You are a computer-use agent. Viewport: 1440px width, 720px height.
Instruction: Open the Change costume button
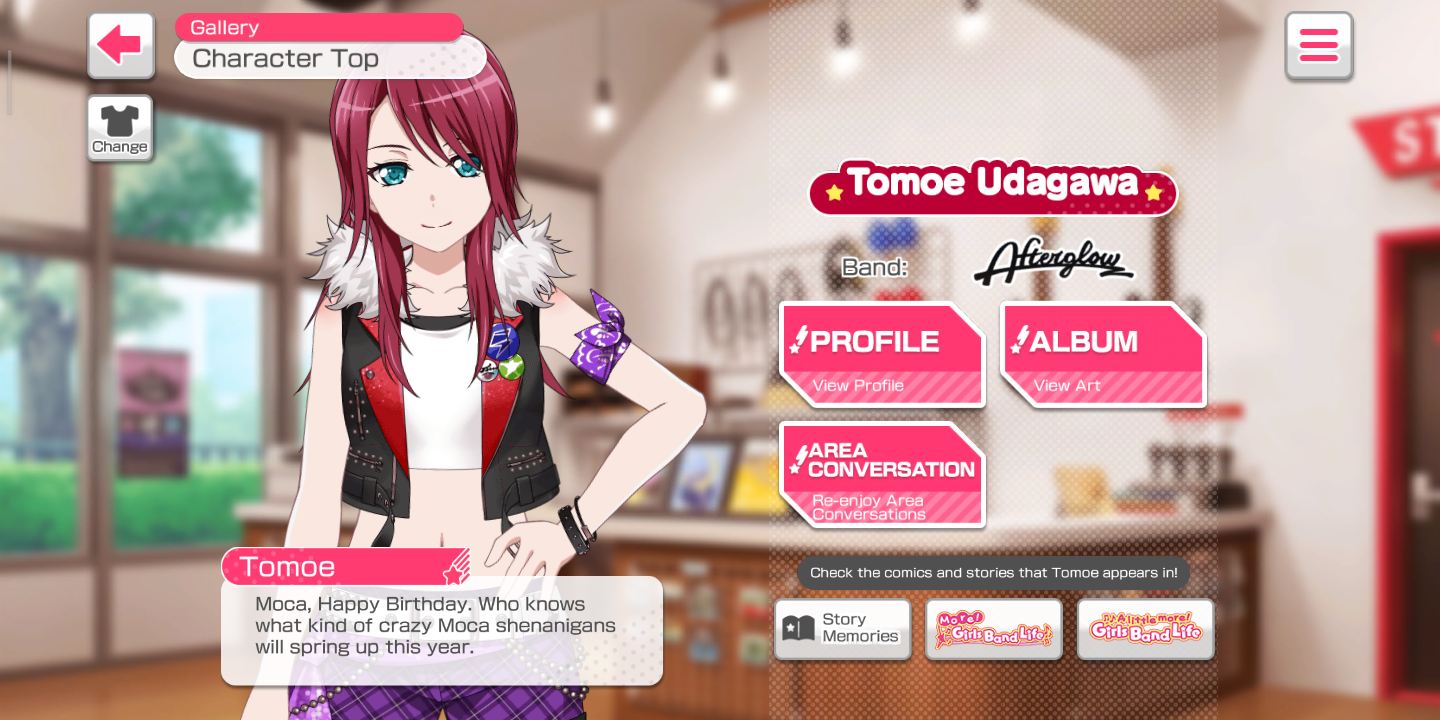click(120, 128)
